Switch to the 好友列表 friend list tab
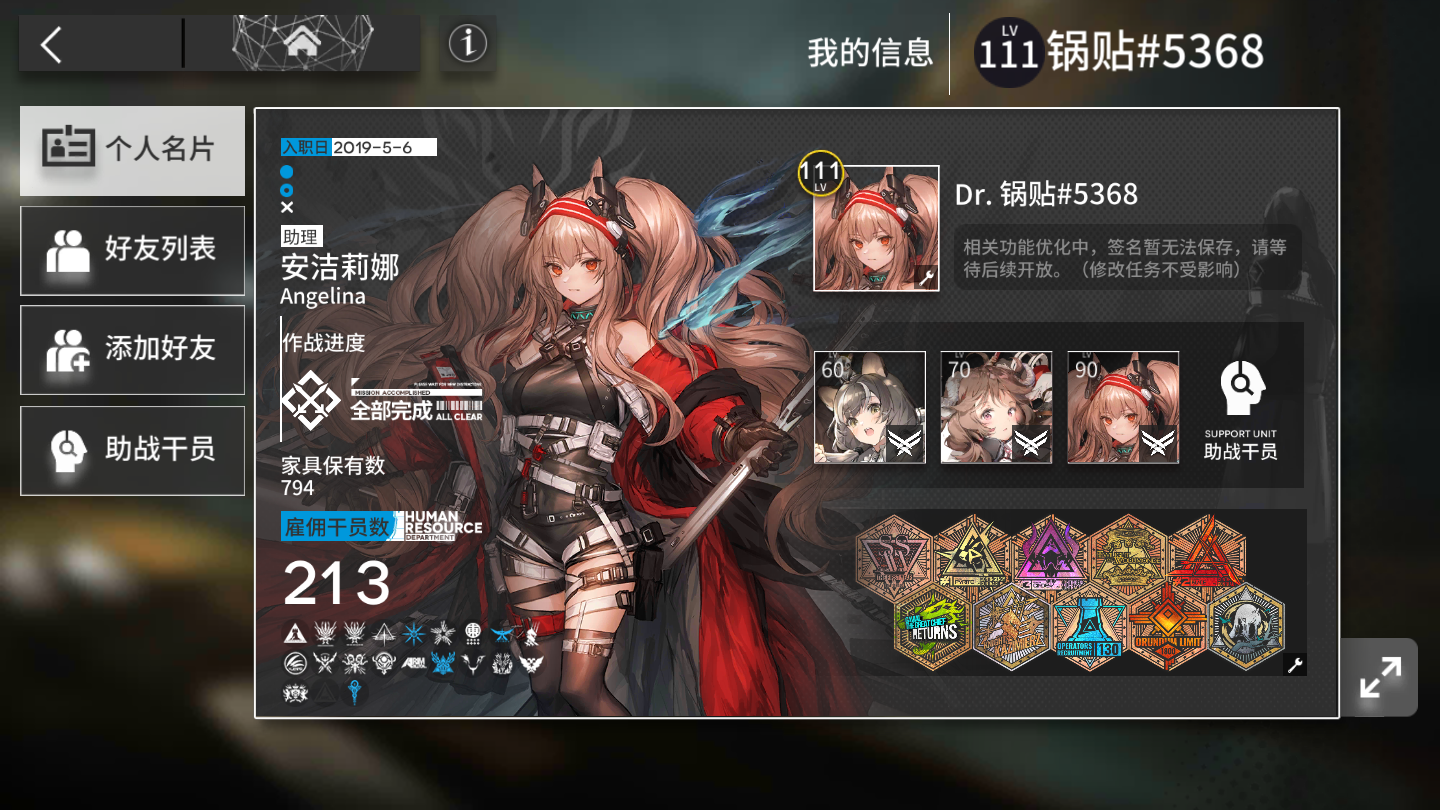Viewport: 1440px width, 810px height. [132, 251]
